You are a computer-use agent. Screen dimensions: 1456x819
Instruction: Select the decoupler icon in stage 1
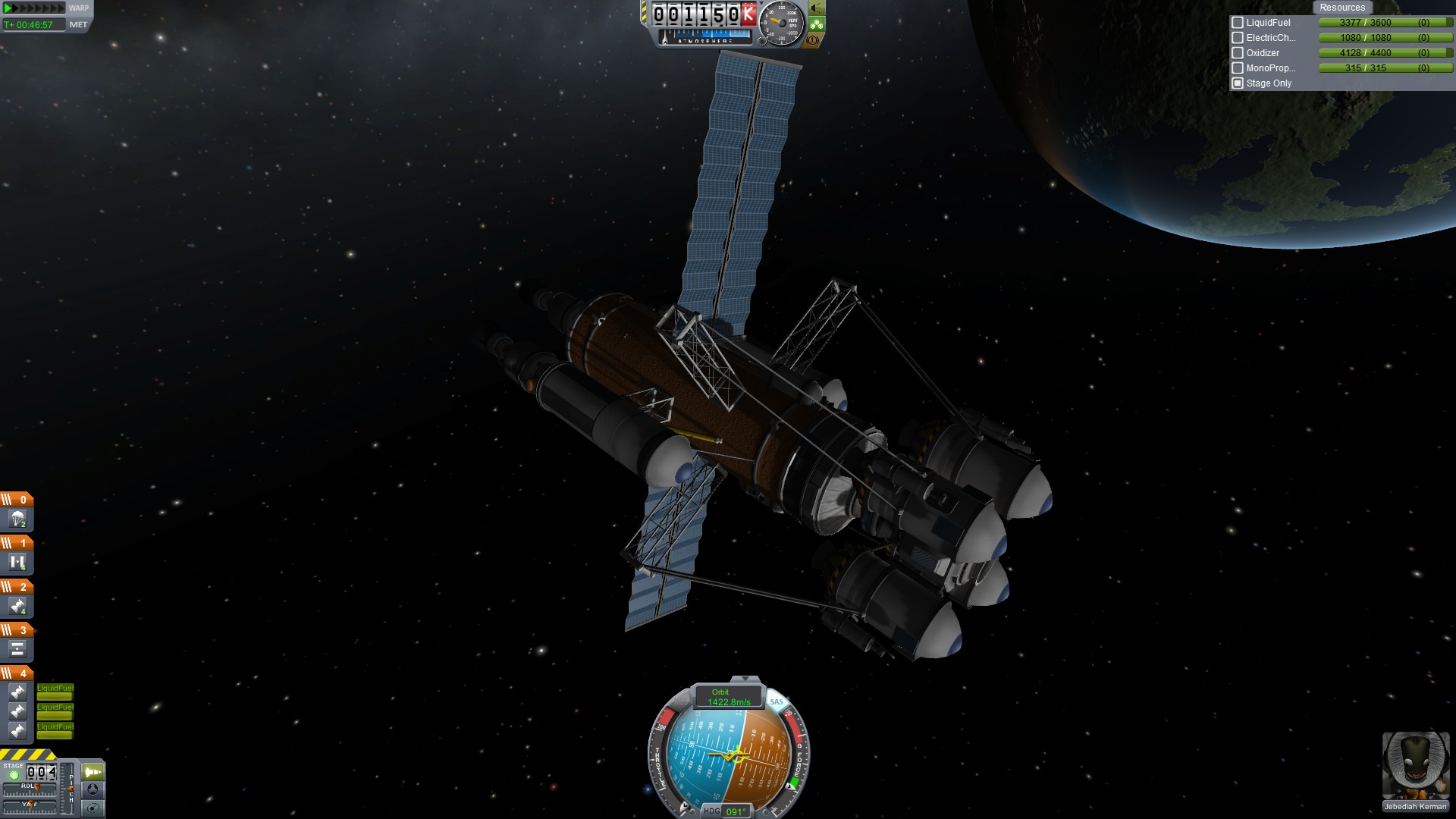tap(17, 563)
